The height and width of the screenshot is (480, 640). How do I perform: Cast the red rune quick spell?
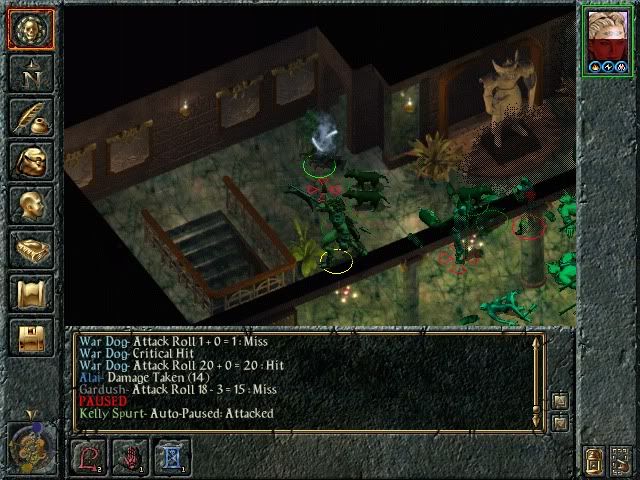point(89,457)
